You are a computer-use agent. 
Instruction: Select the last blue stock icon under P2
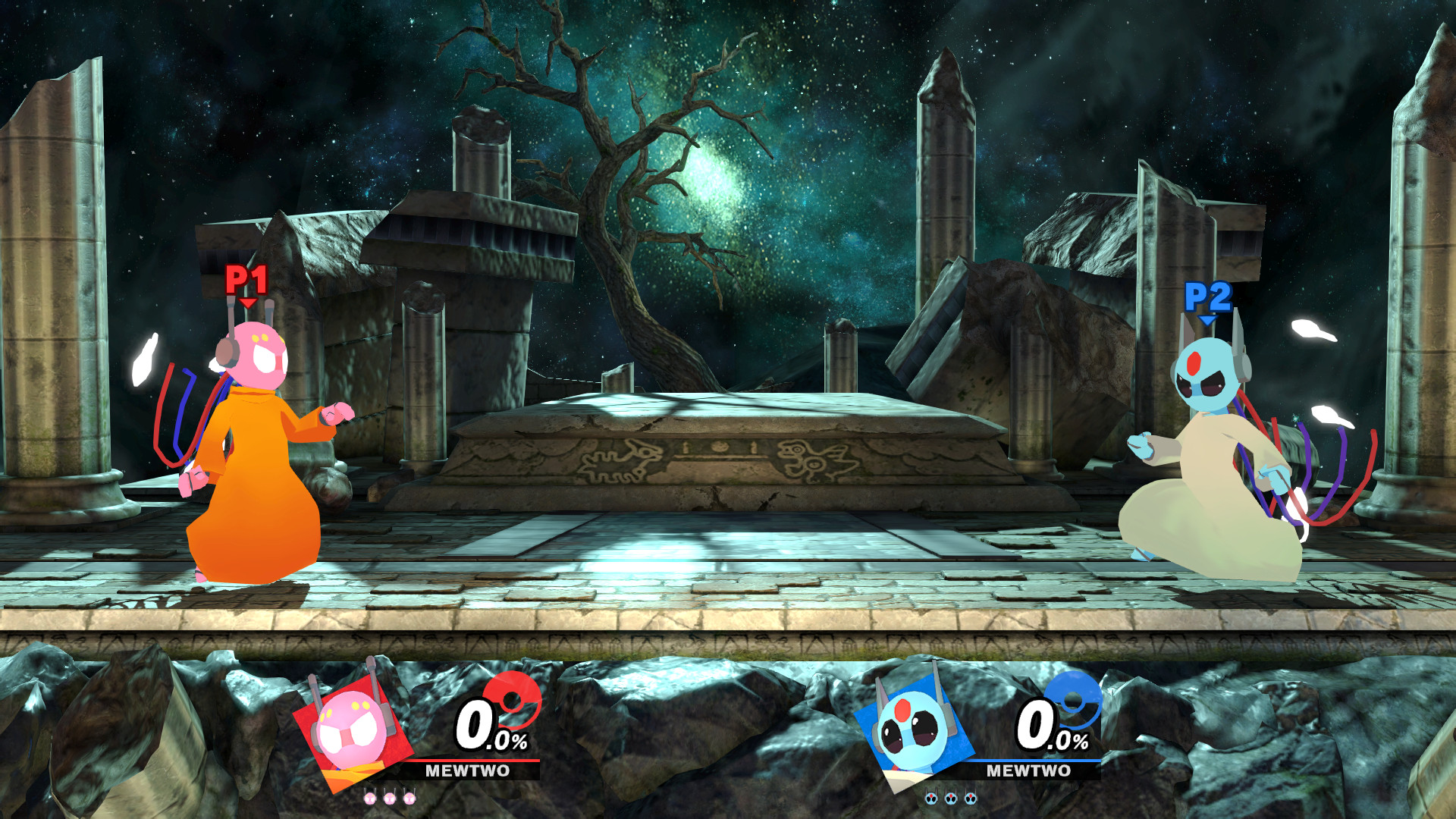(x=972, y=798)
